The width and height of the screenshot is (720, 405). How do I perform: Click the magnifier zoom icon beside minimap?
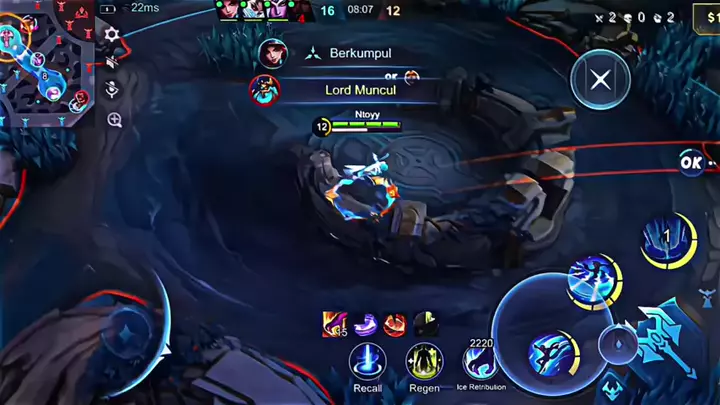coord(114,121)
